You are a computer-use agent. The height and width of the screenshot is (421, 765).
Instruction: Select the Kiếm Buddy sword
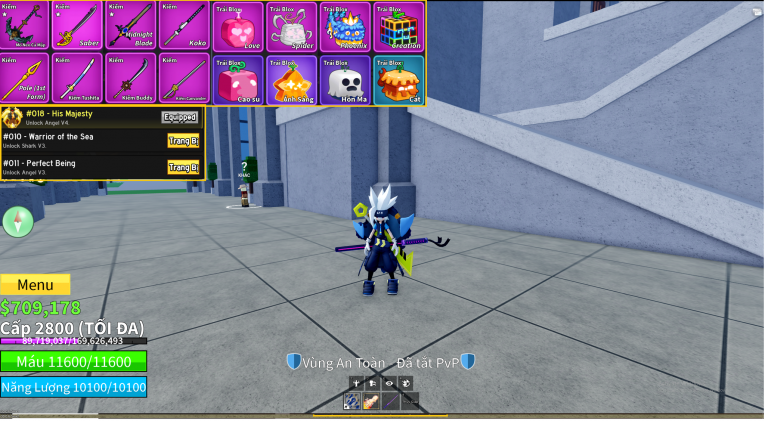point(129,79)
